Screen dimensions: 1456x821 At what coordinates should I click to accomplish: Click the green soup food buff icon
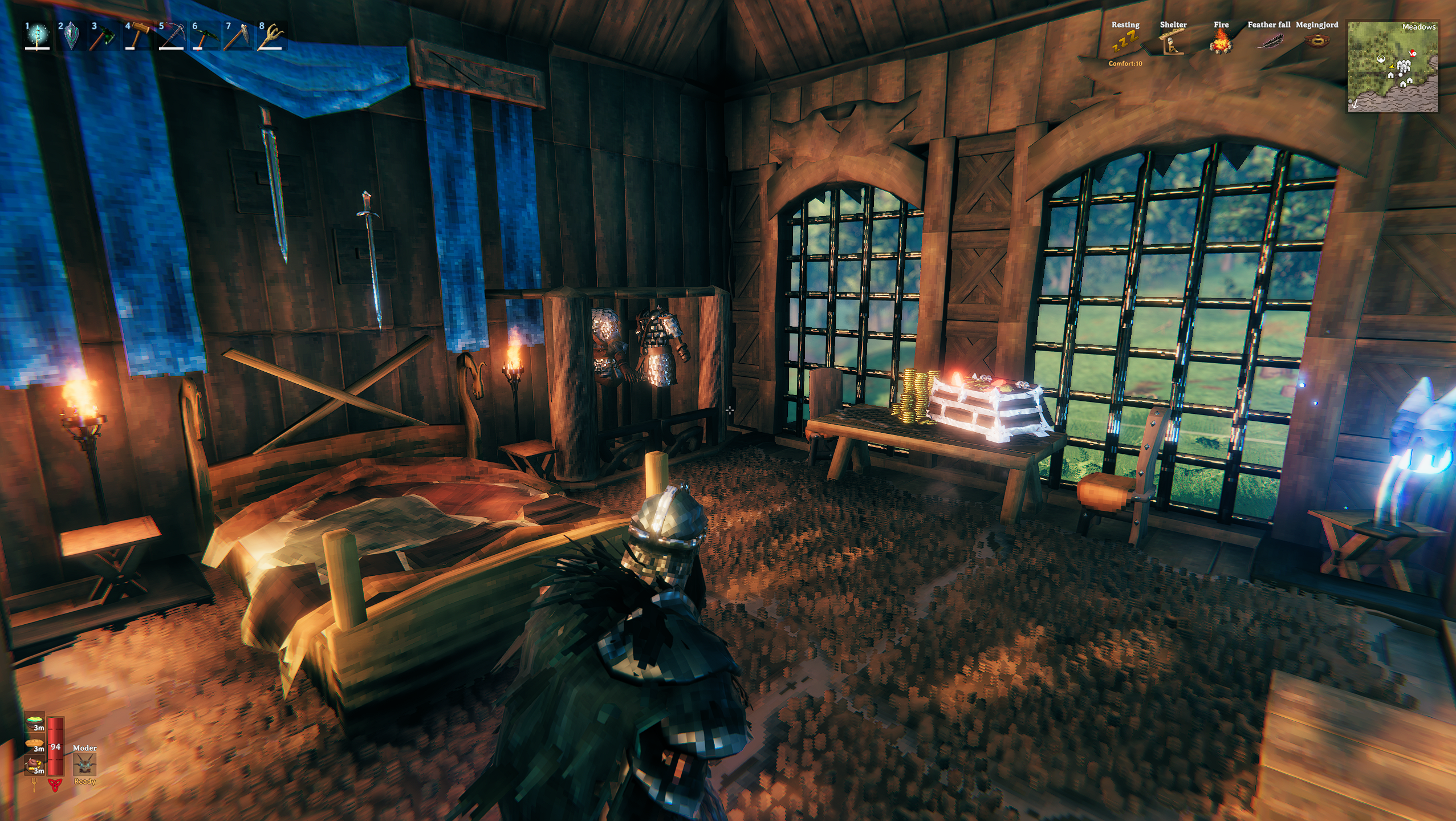tap(35, 721)
